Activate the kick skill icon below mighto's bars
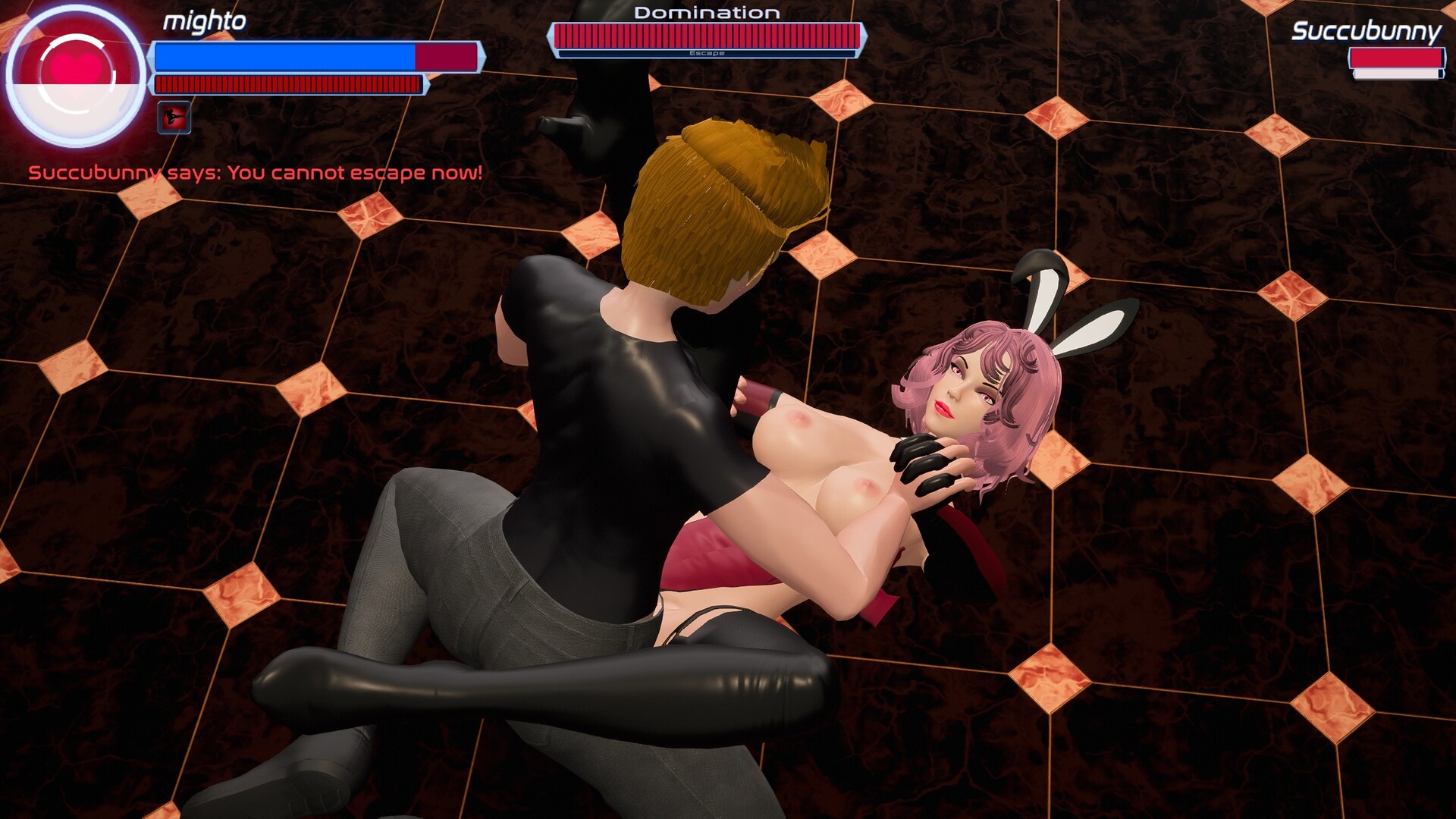The height and width of the screenshot is (819, 1456). click(173, 119)
